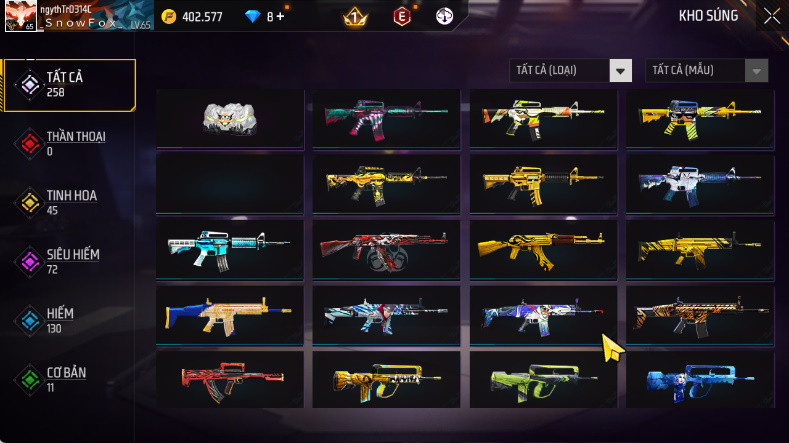Add diamonds with the plus button

click(281, 16)
